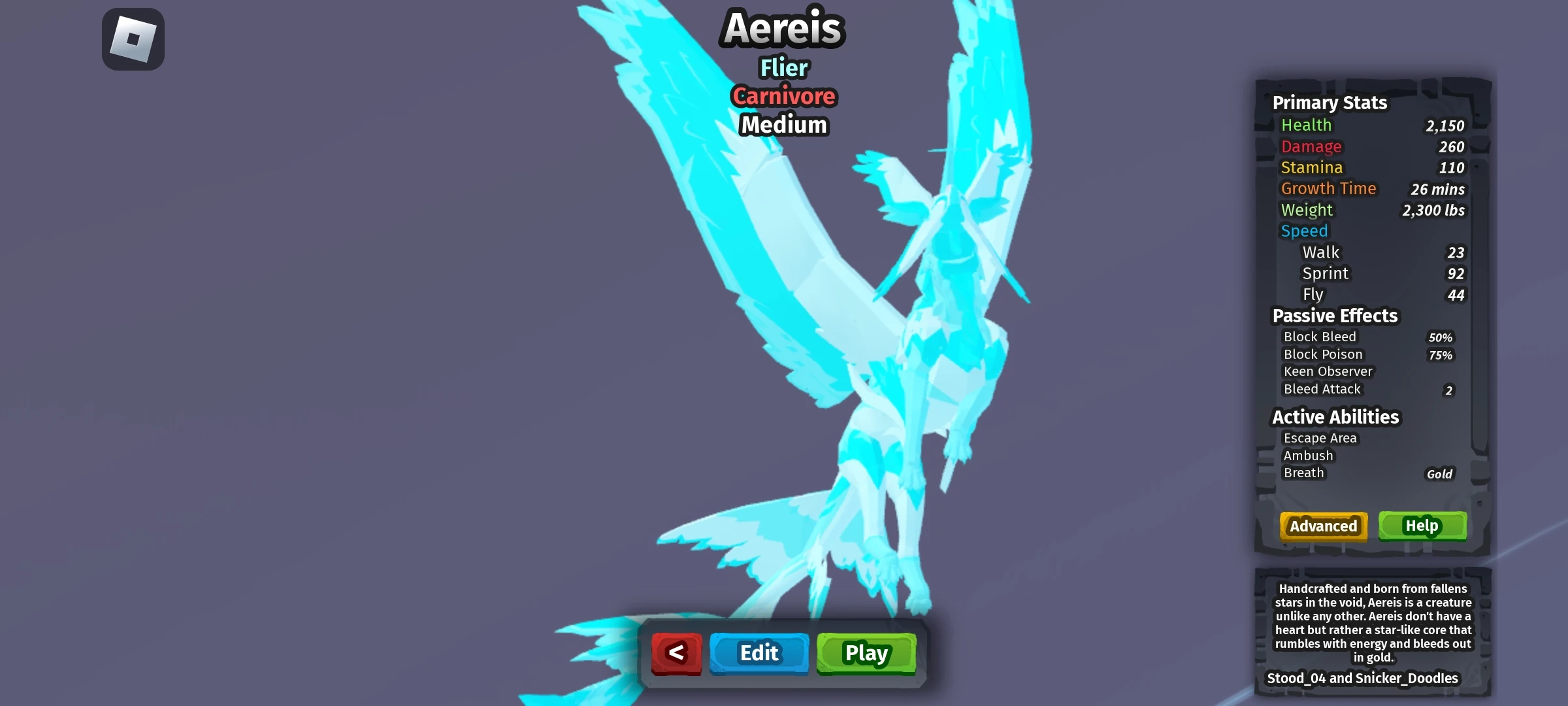Select the Stamina stat entry
Viewport: 1568px width, 706px height.
(1311, 167)
